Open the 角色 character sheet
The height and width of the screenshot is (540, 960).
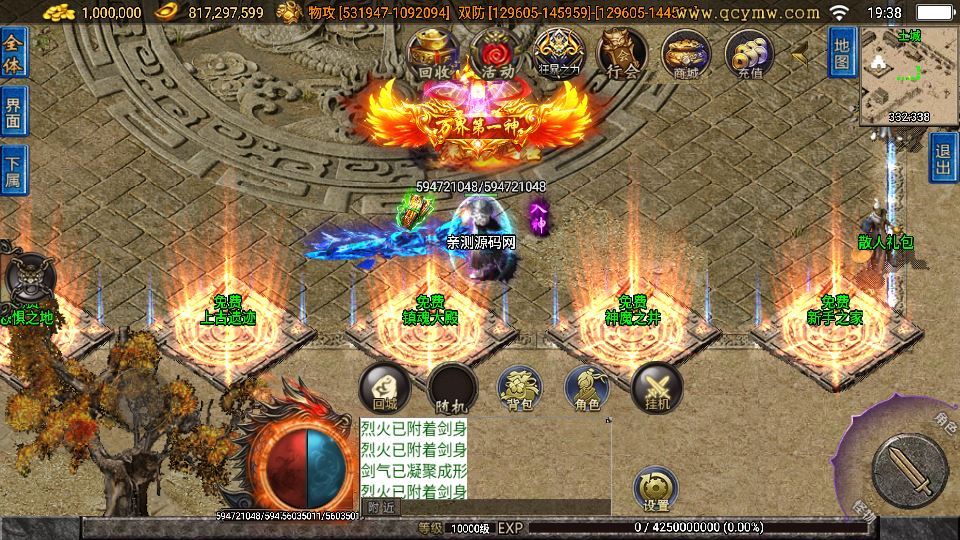click(x=588, y=387)
